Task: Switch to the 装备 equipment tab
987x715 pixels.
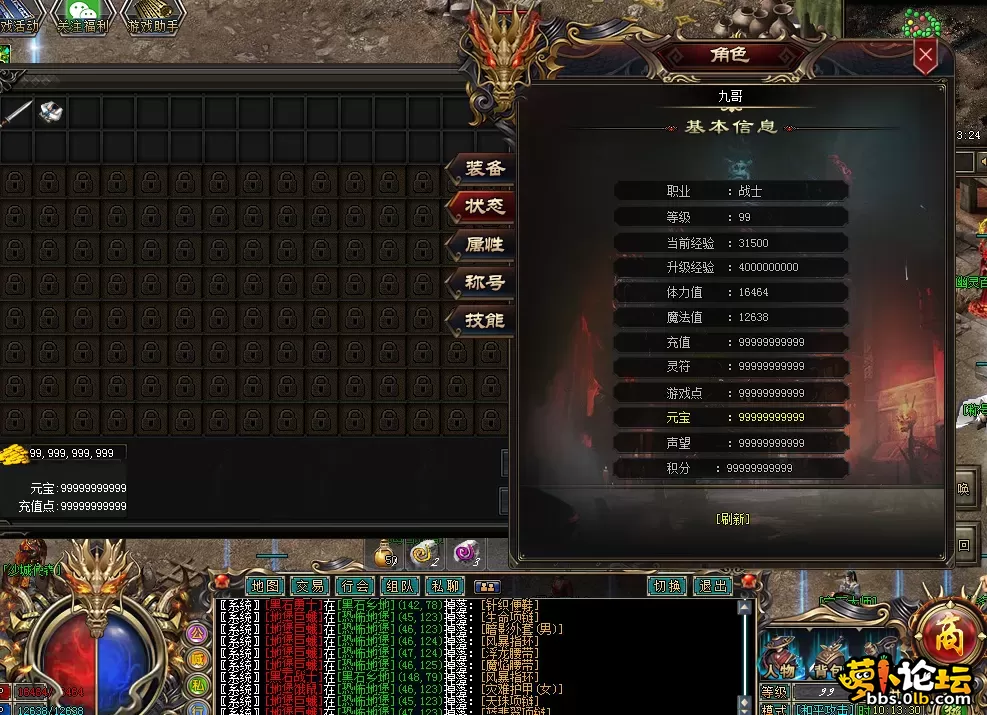Action: [x=485, y=169]
